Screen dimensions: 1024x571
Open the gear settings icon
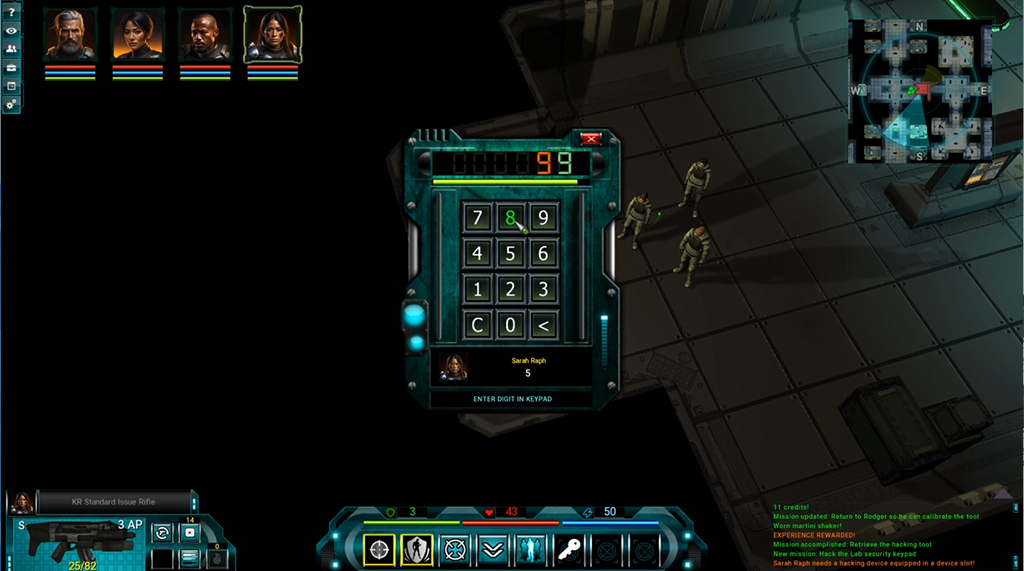click(x=11, y=104)
